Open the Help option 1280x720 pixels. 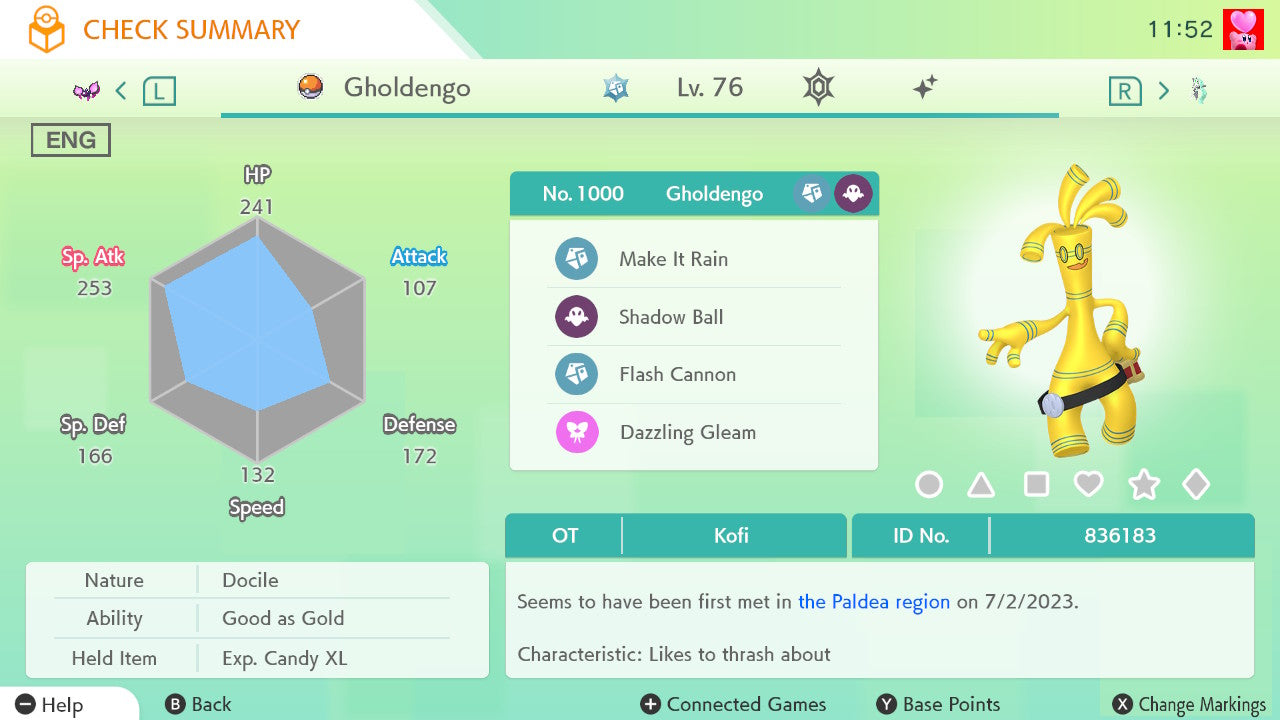click(50, 705)
